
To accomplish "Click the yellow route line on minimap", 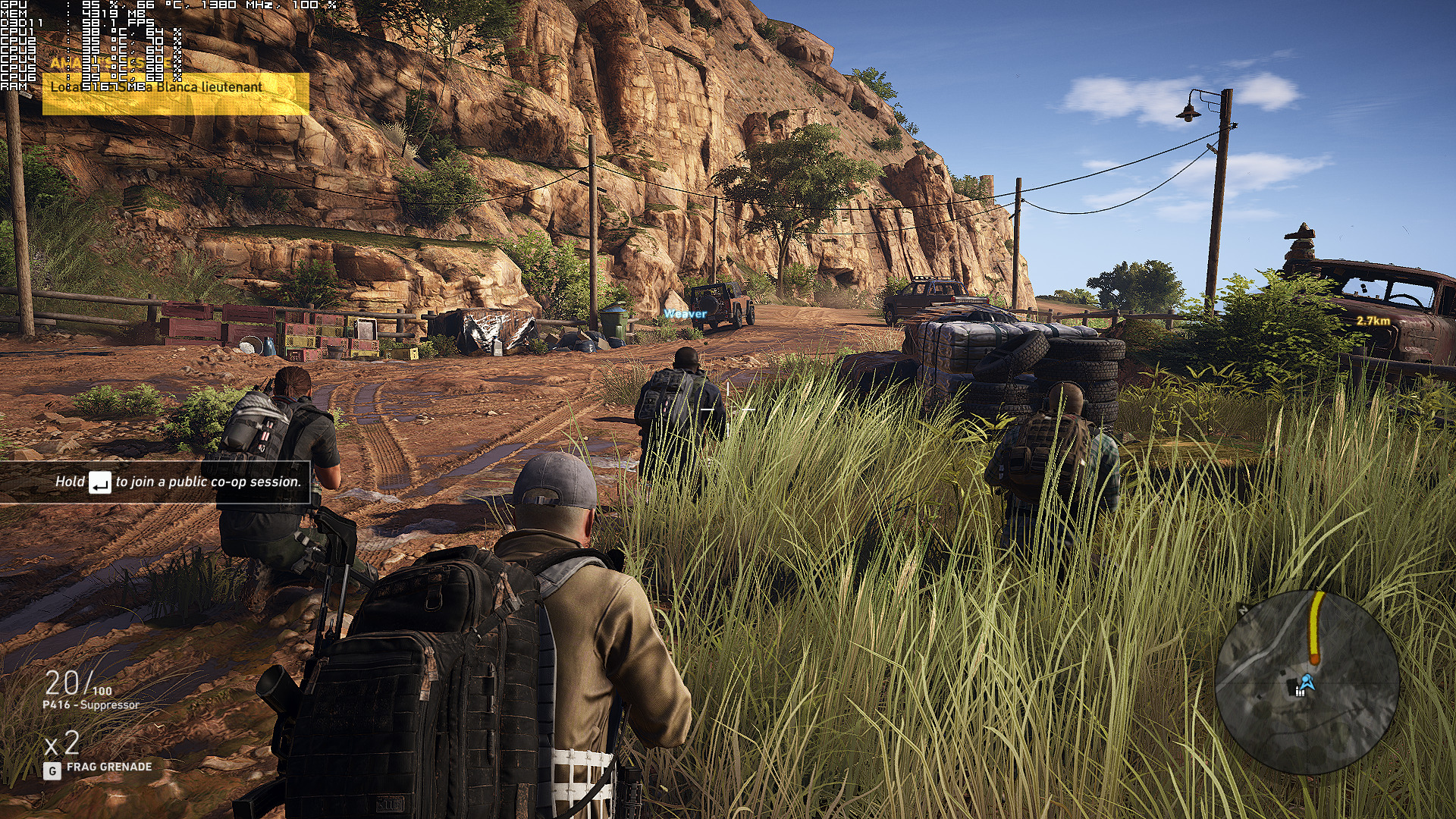I will (1316, 626).
